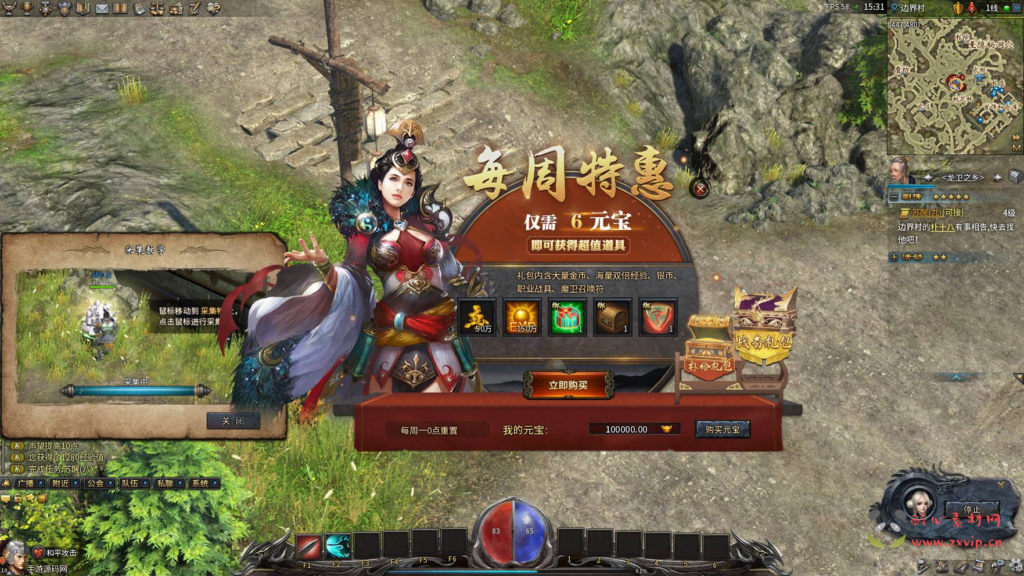Screen dimensions: 1024x576
Task: Inspect the wooden treasure chest reward
Action: [612, 317]
